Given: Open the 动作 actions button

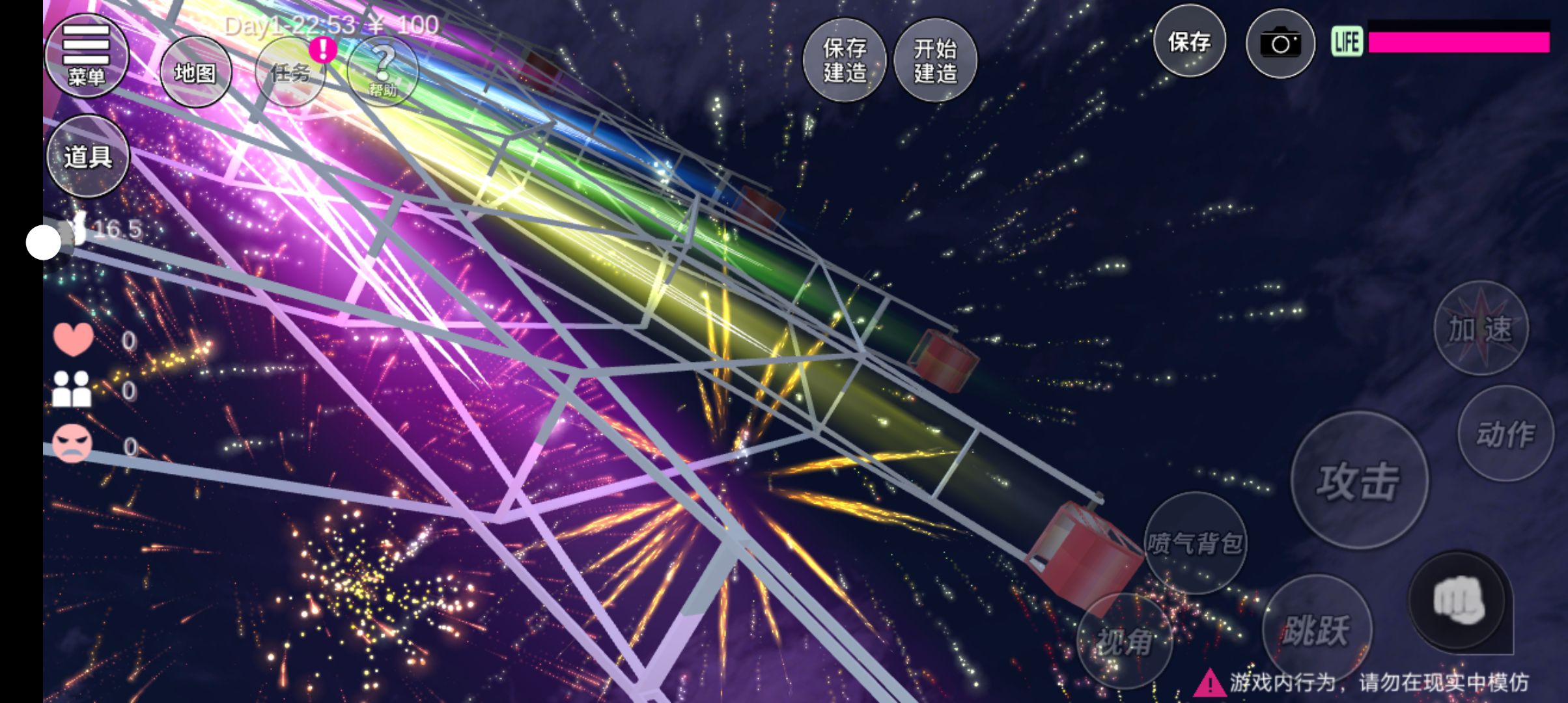Looking at the screenshot, I should [x=1505, y=434].
